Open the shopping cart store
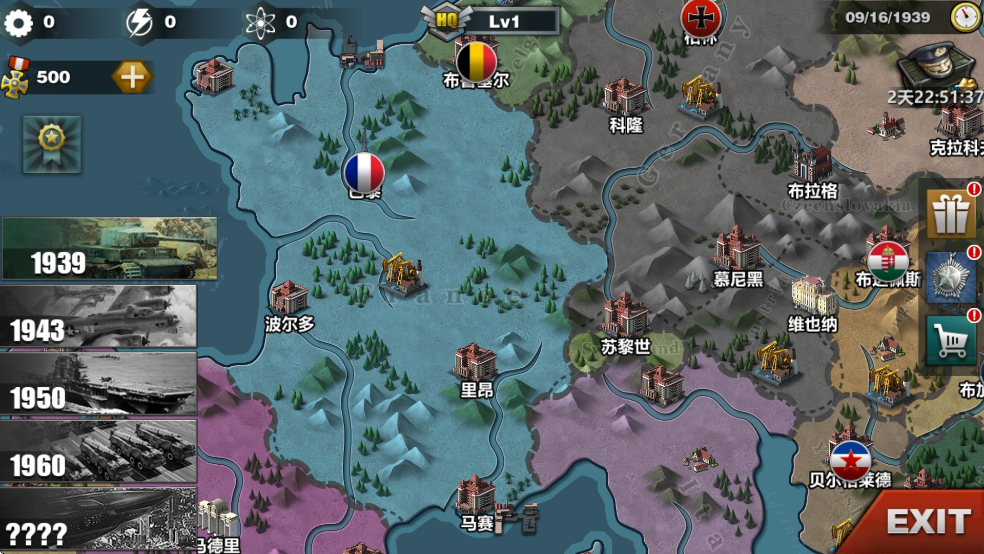Screen dimensions: 984x554 pos(951,342)
